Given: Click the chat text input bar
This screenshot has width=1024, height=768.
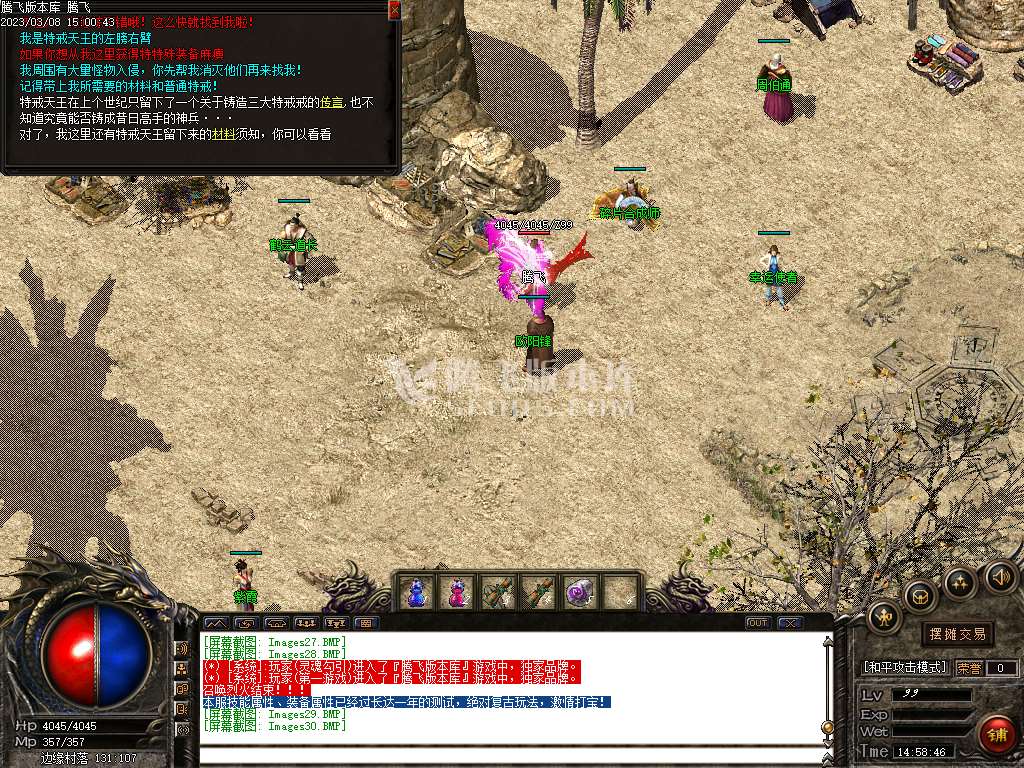Looking at the screenshot, I should pyautogui.click(x=510, y=755).
